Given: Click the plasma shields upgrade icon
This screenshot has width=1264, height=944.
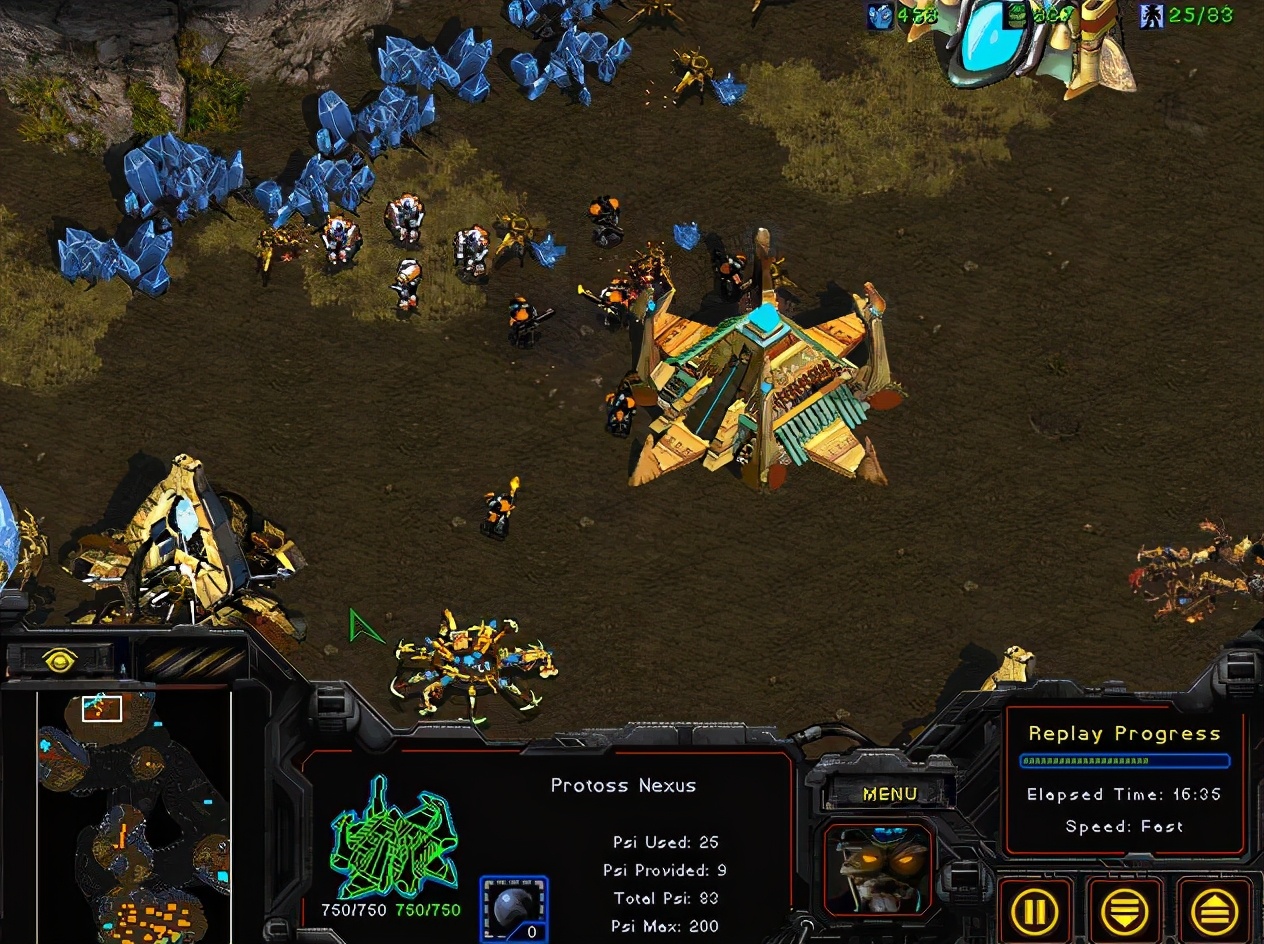Looking at the screenshot, I should pyautogui.click(x=514, y=908).
